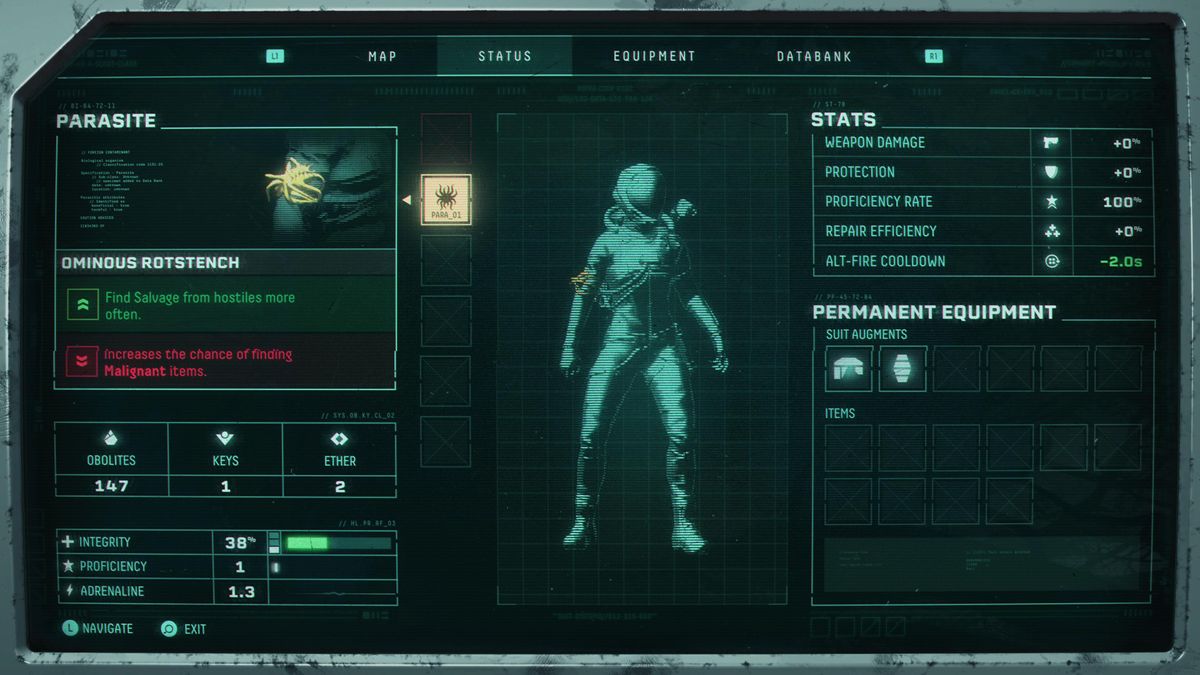The height and width of the screenshot is (675, 1200).
Task: Switch to the Equipment tab
Action: (654, 56)
